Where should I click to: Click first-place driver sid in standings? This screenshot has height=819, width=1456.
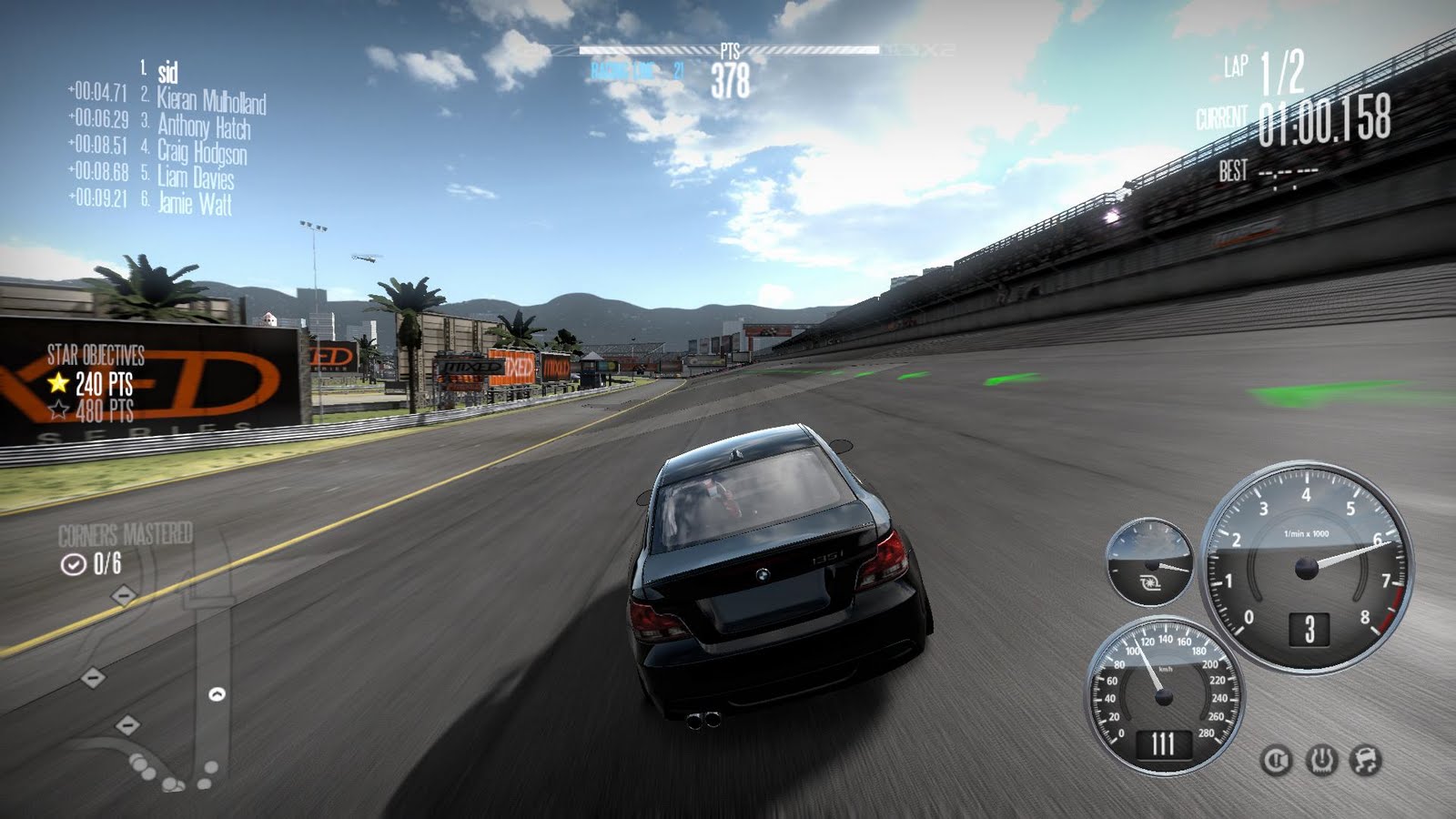[167, 72]
